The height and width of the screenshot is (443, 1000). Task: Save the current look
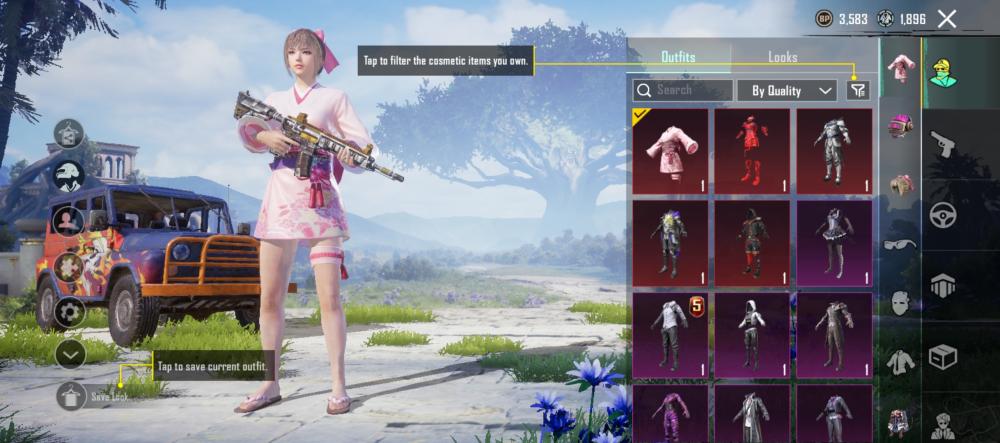click(x=71, y=396)
